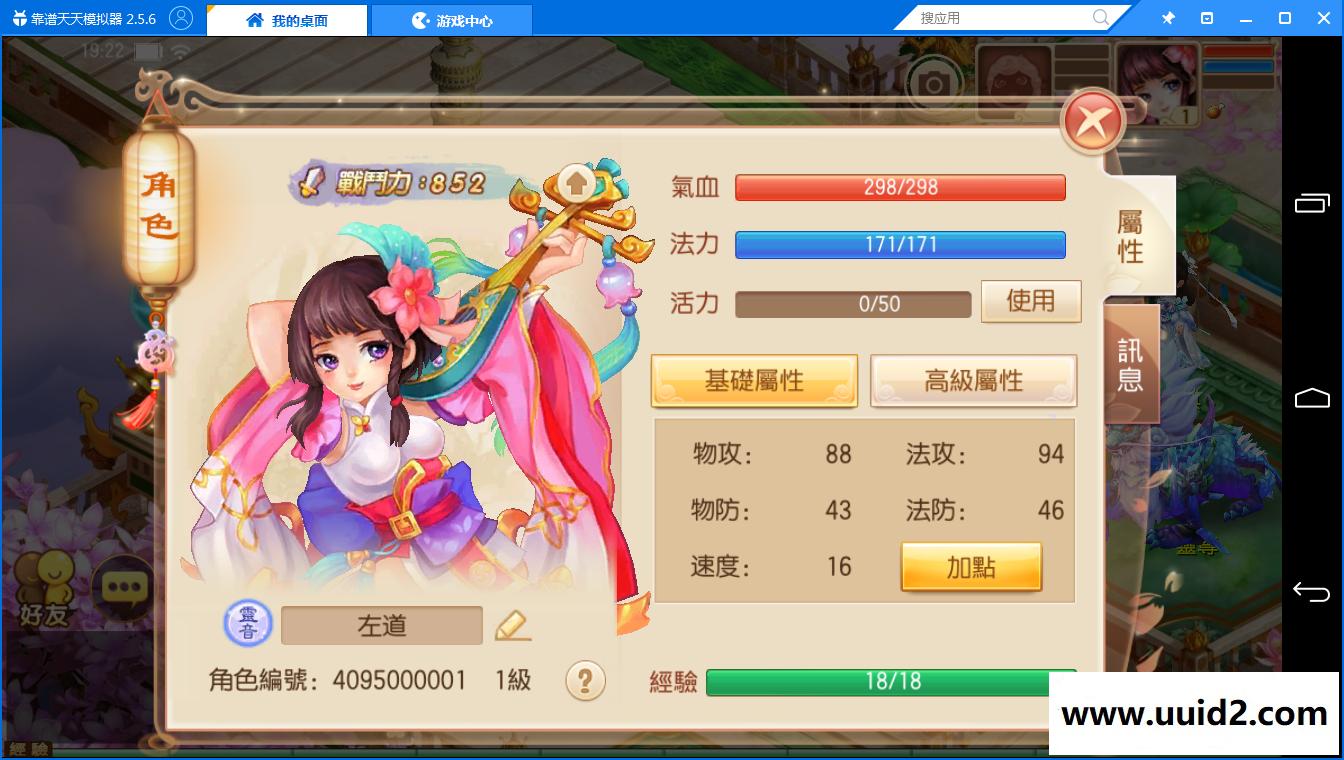This screenshot has height=760, width=1344.
Task: Click the camera screenshot icon at top
Action: tap(934, 85)
